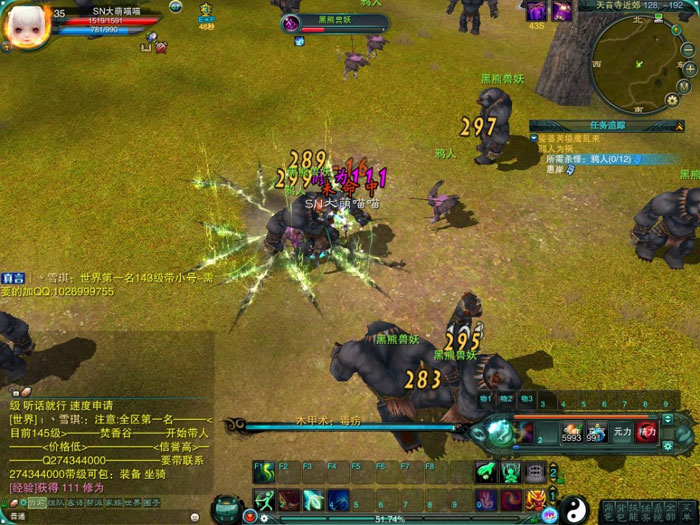
Task: Select the 元力 button
Action: pos(622,431)
